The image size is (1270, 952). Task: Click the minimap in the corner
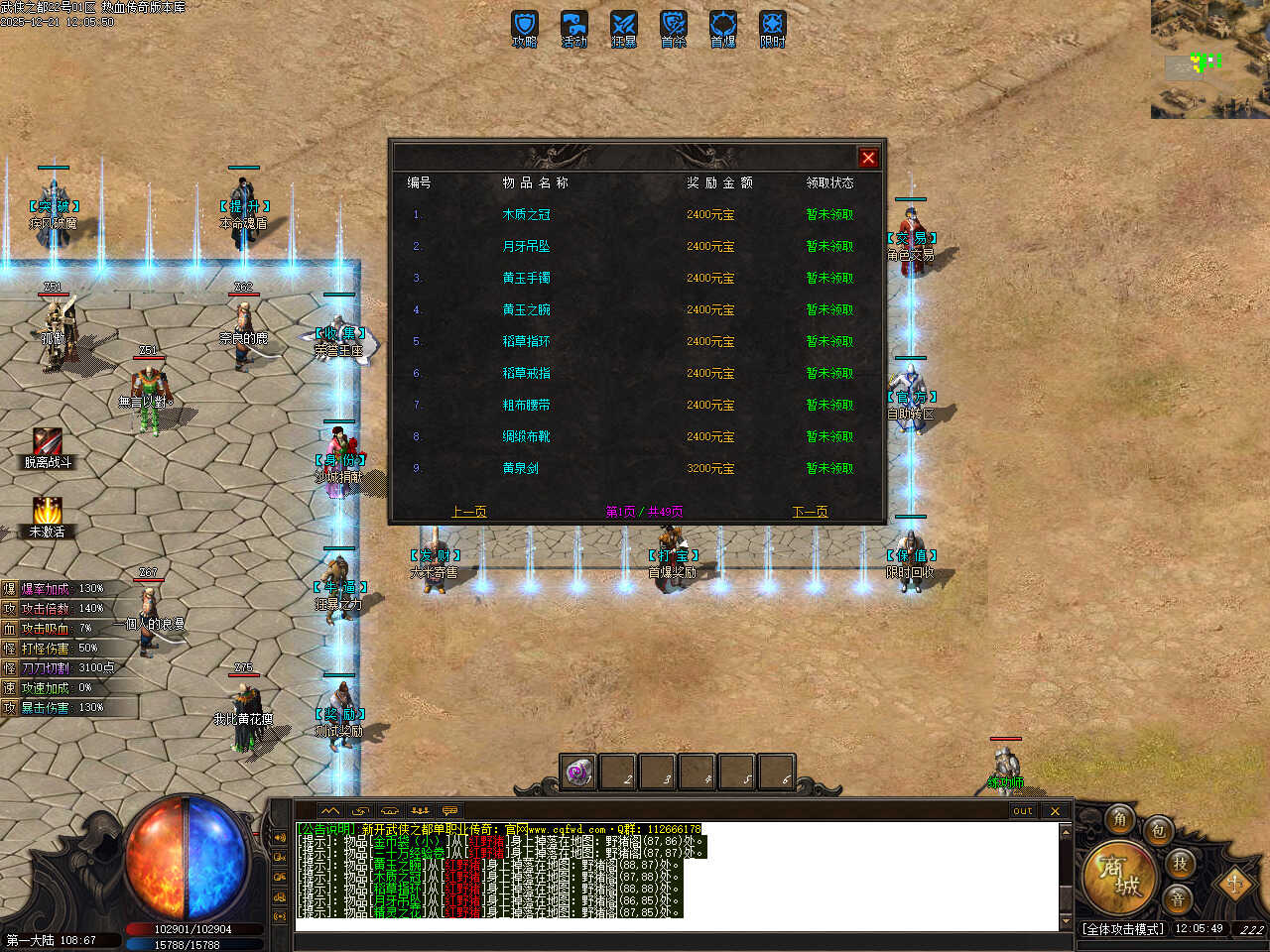pos(1209,59)
